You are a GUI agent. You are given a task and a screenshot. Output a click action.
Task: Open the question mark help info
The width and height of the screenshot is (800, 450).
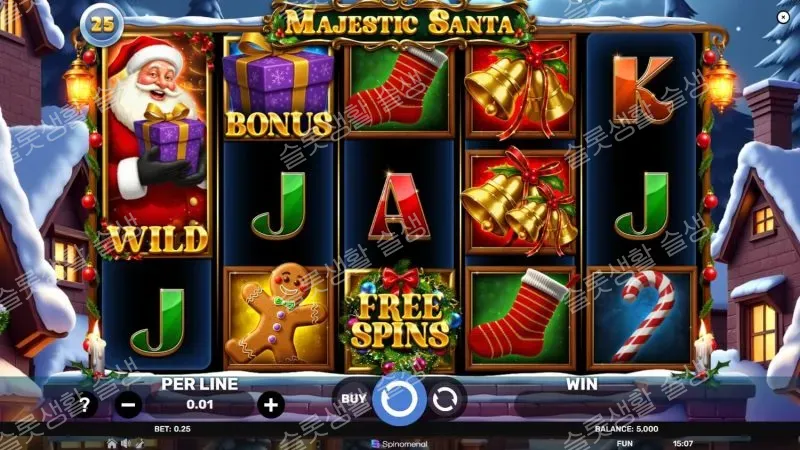pos(86,405)
